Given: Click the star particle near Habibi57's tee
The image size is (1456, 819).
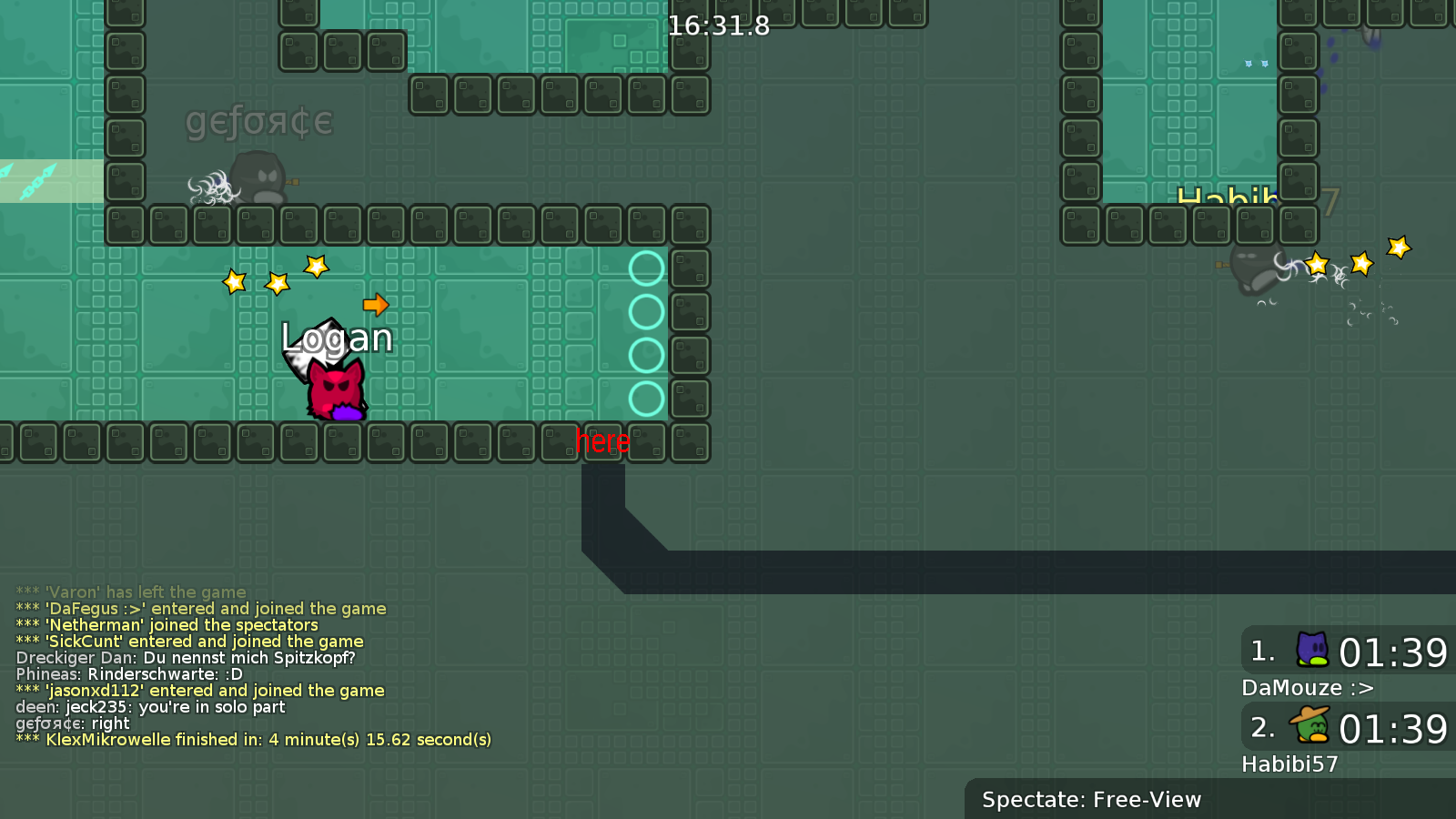Looking at the screenshot, I should tap(1317, 265).
